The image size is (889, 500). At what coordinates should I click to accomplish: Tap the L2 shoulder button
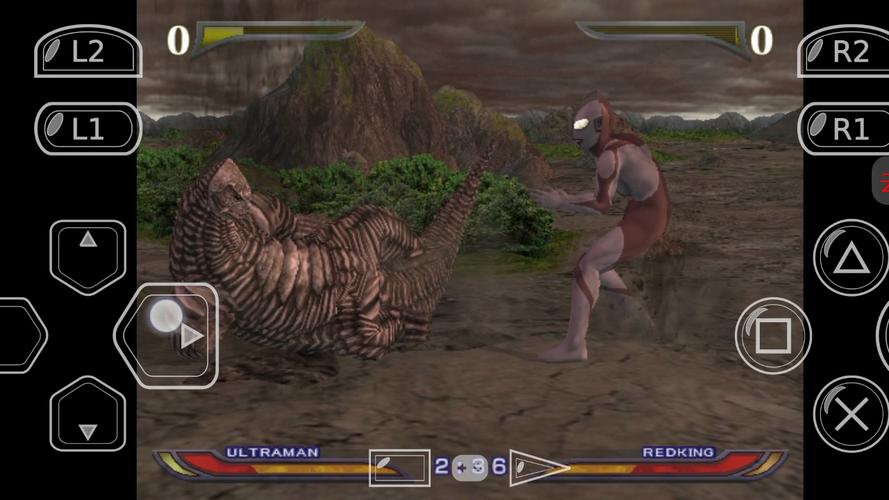[86, 50]
